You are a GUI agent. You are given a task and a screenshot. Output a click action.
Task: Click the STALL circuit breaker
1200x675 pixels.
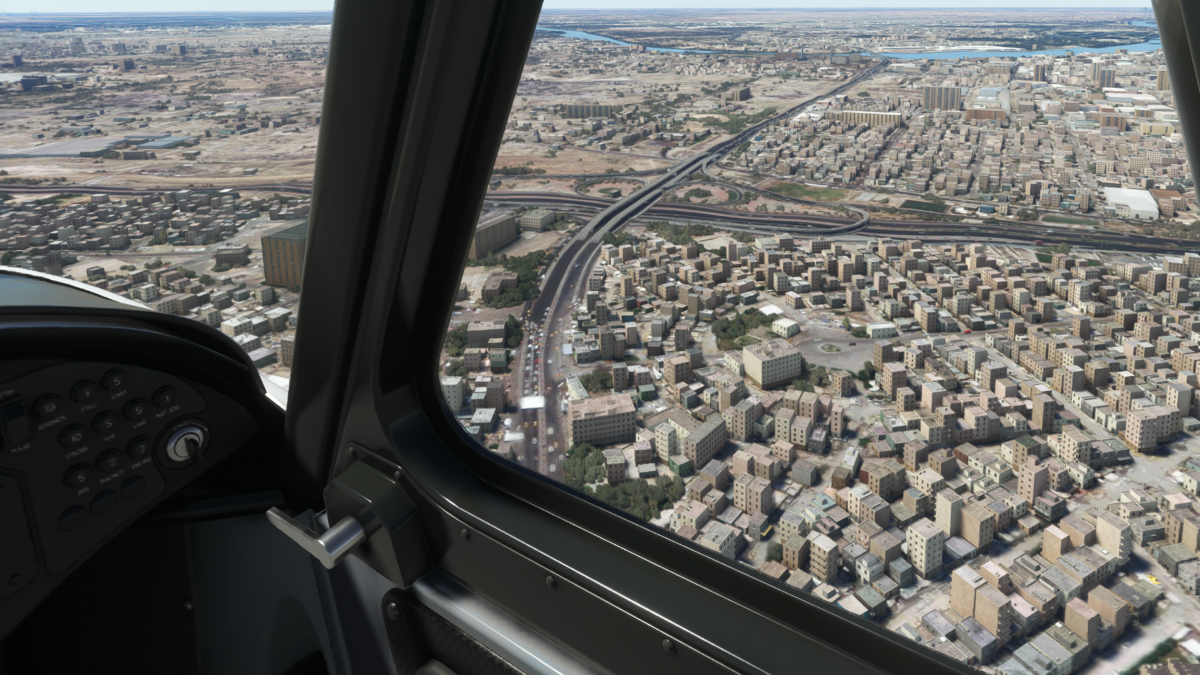click(85, 391)
